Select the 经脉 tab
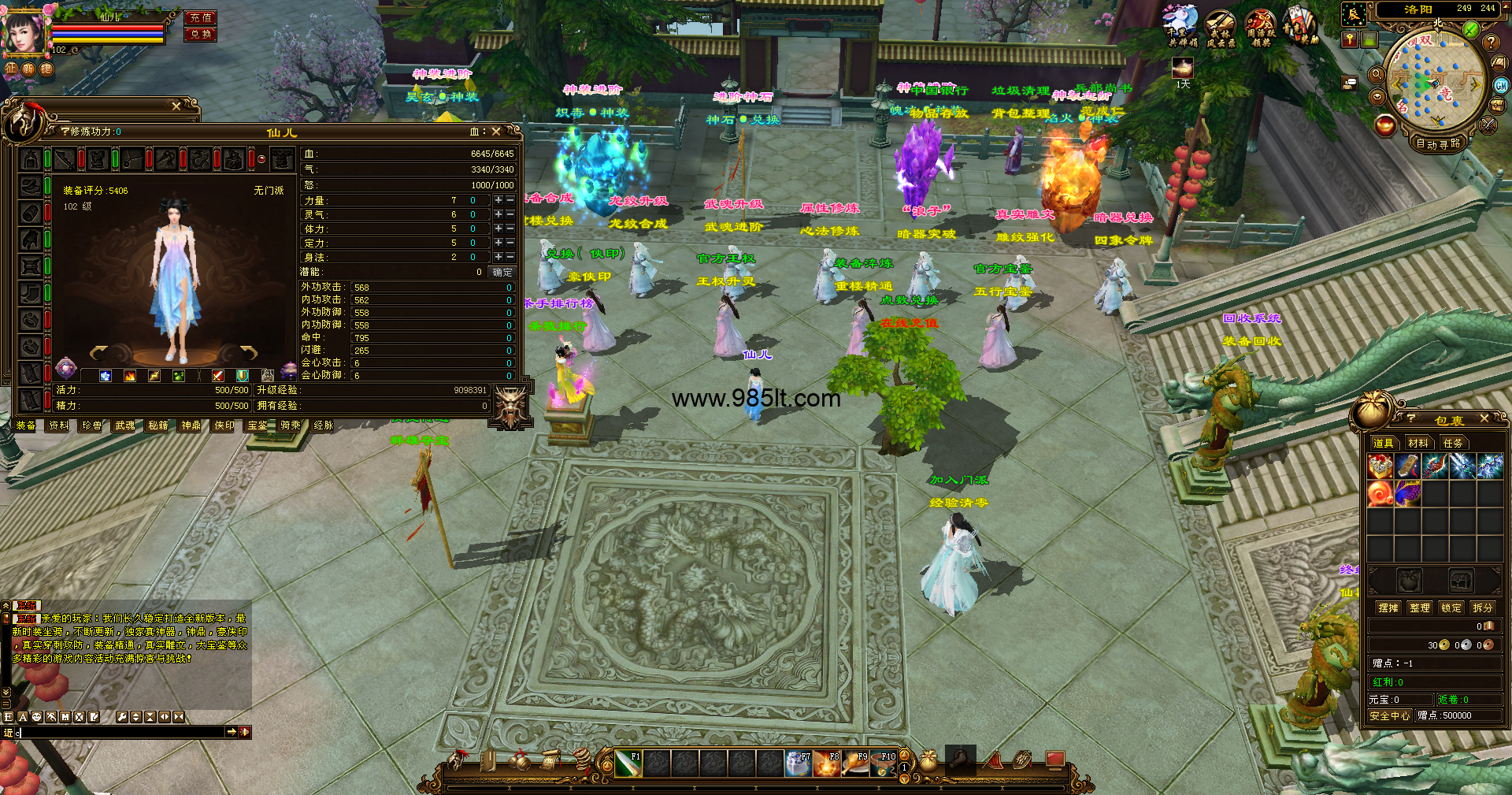Screen dimensions: 1512x795 [x=324, y=425]
